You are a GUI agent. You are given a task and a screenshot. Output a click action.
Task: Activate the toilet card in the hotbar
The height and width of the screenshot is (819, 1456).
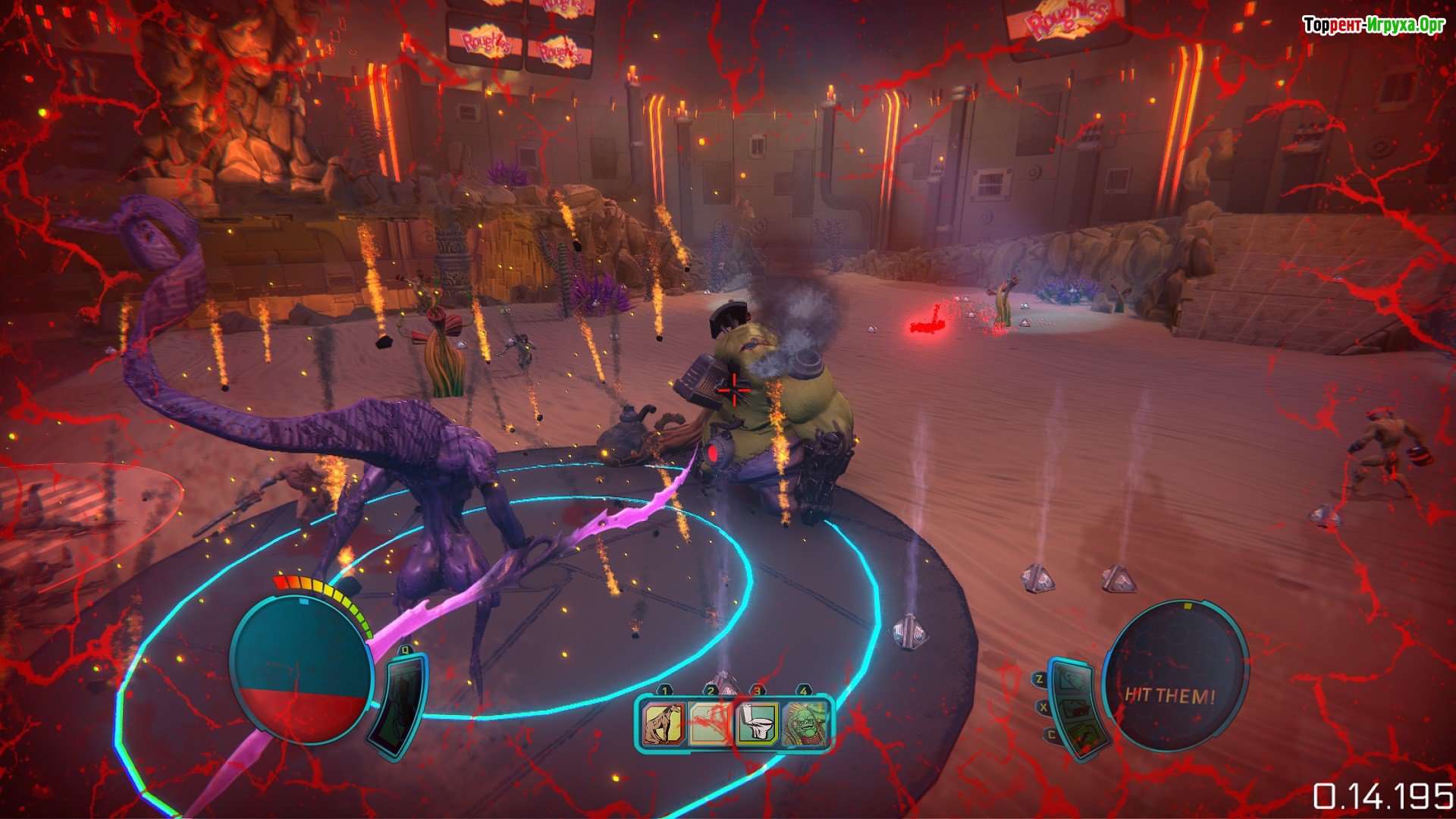pyautogui.click(x=758, y=723)
